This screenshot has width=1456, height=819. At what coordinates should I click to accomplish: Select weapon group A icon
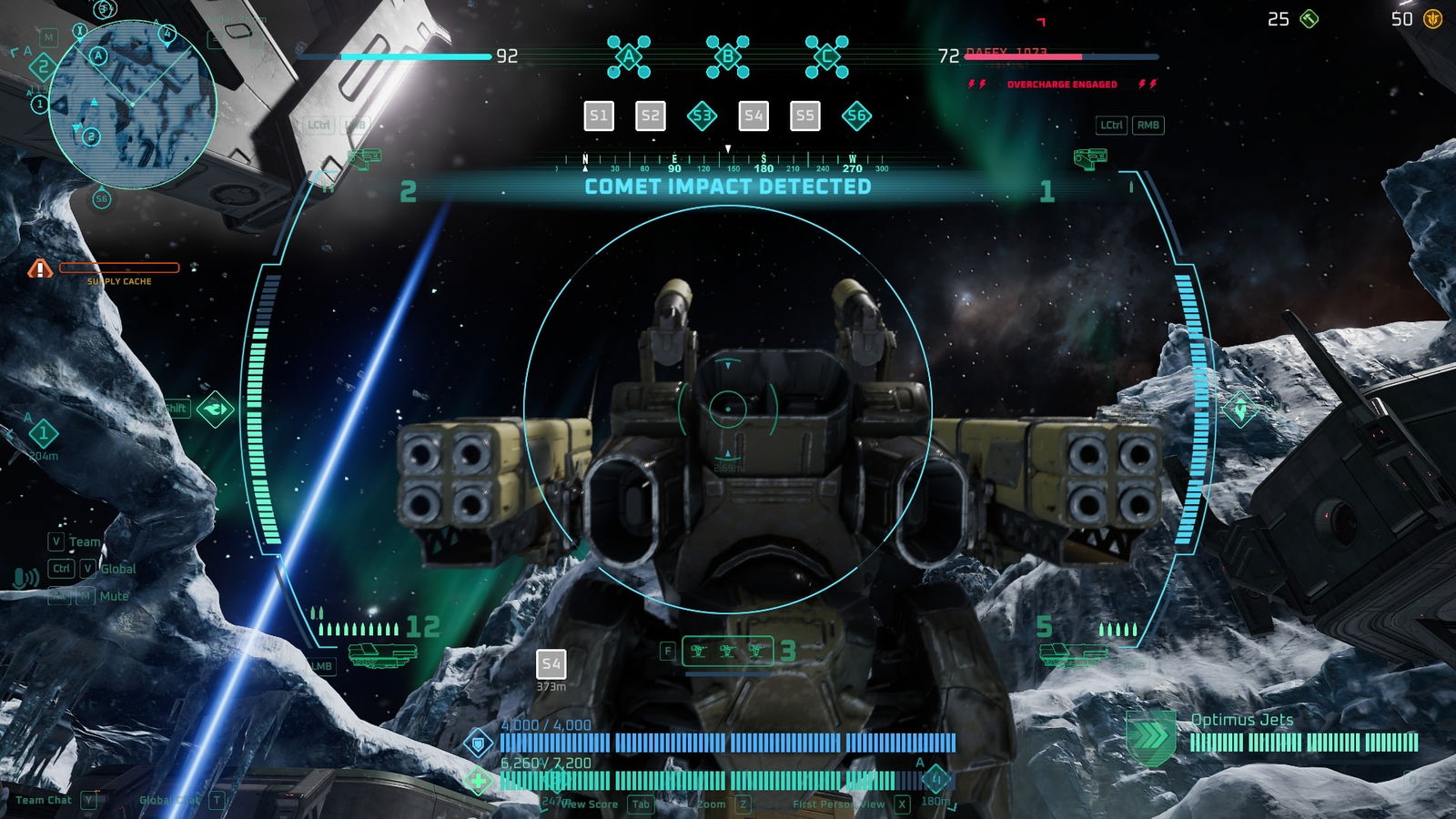[628, 56]
